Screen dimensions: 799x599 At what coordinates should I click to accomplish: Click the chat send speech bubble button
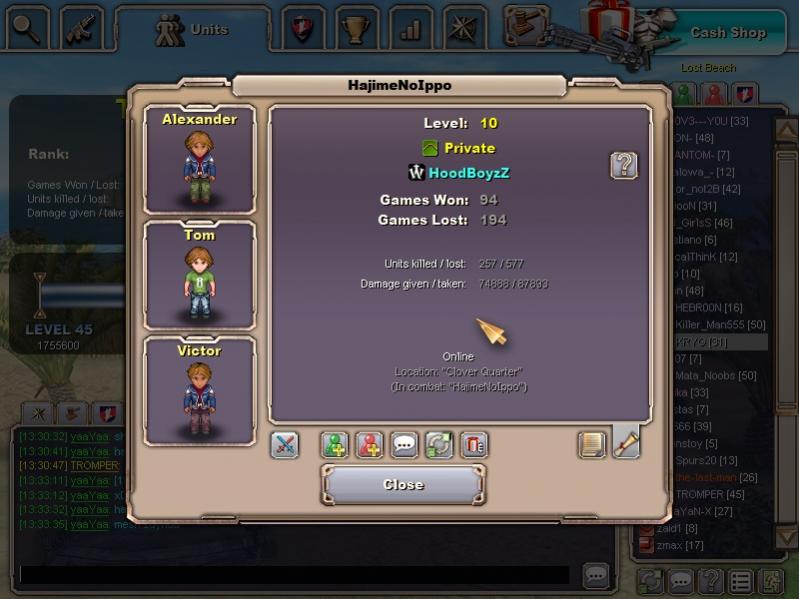[596, 575]
